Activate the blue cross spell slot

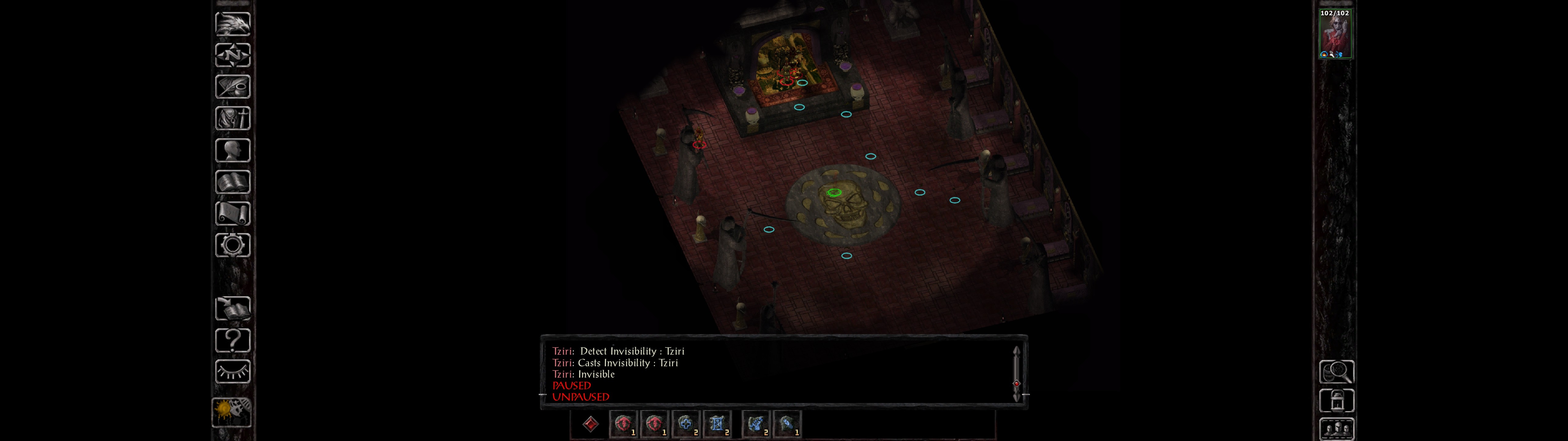(685, 424)
